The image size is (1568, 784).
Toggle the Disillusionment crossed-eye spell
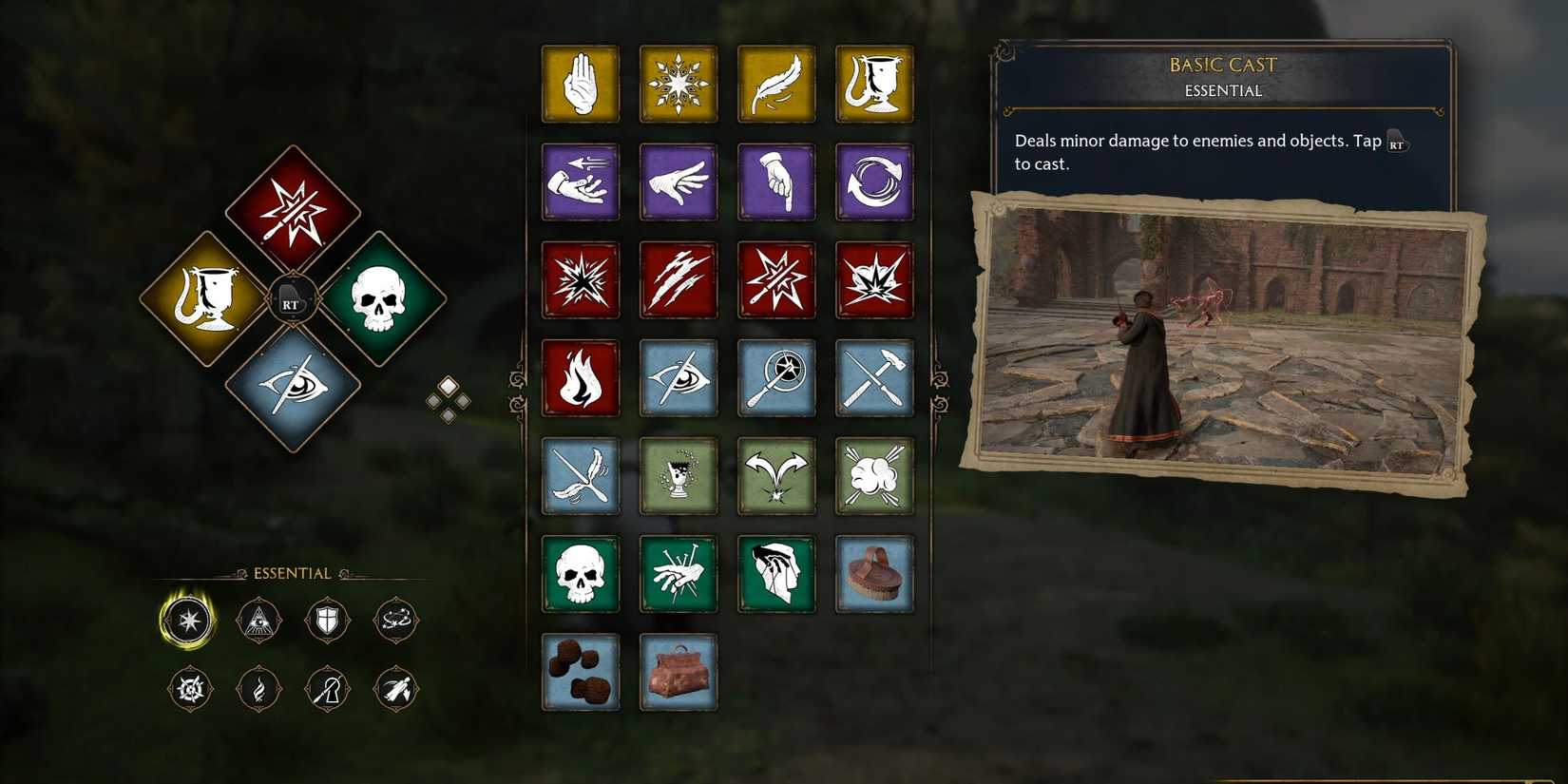coord(679,377)
